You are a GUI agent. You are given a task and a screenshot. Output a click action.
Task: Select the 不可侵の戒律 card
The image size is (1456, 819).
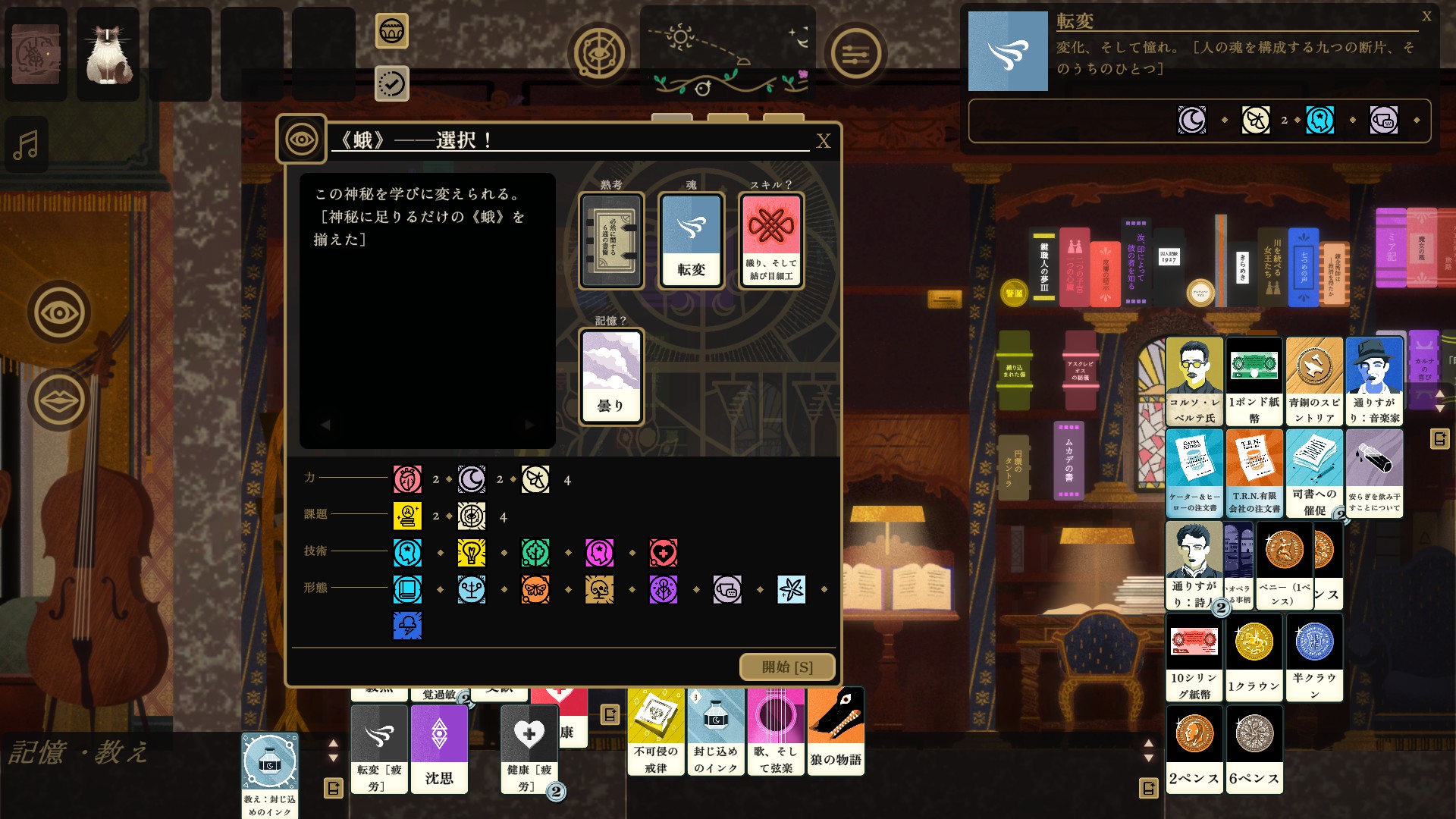coord(656,731)
